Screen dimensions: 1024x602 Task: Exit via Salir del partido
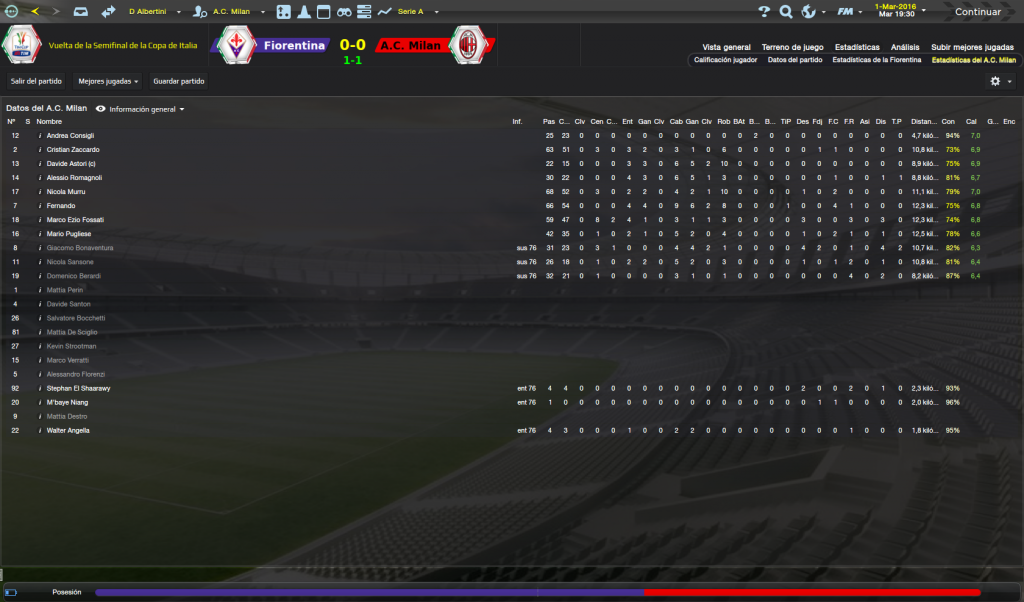coord(37,80)
